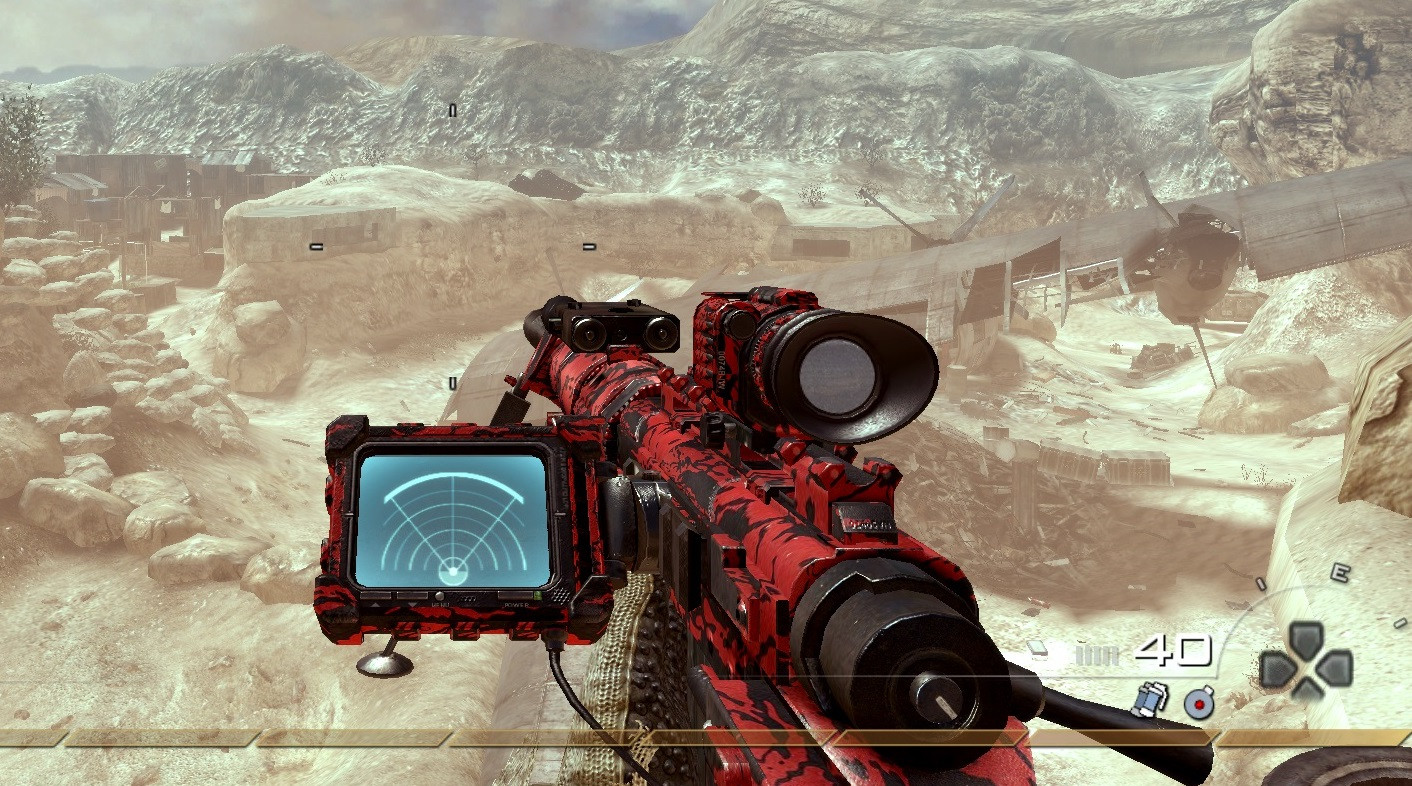Click the player blip on the radar screen
This screenshot has height=786, width=1412.
pos(453,572)
